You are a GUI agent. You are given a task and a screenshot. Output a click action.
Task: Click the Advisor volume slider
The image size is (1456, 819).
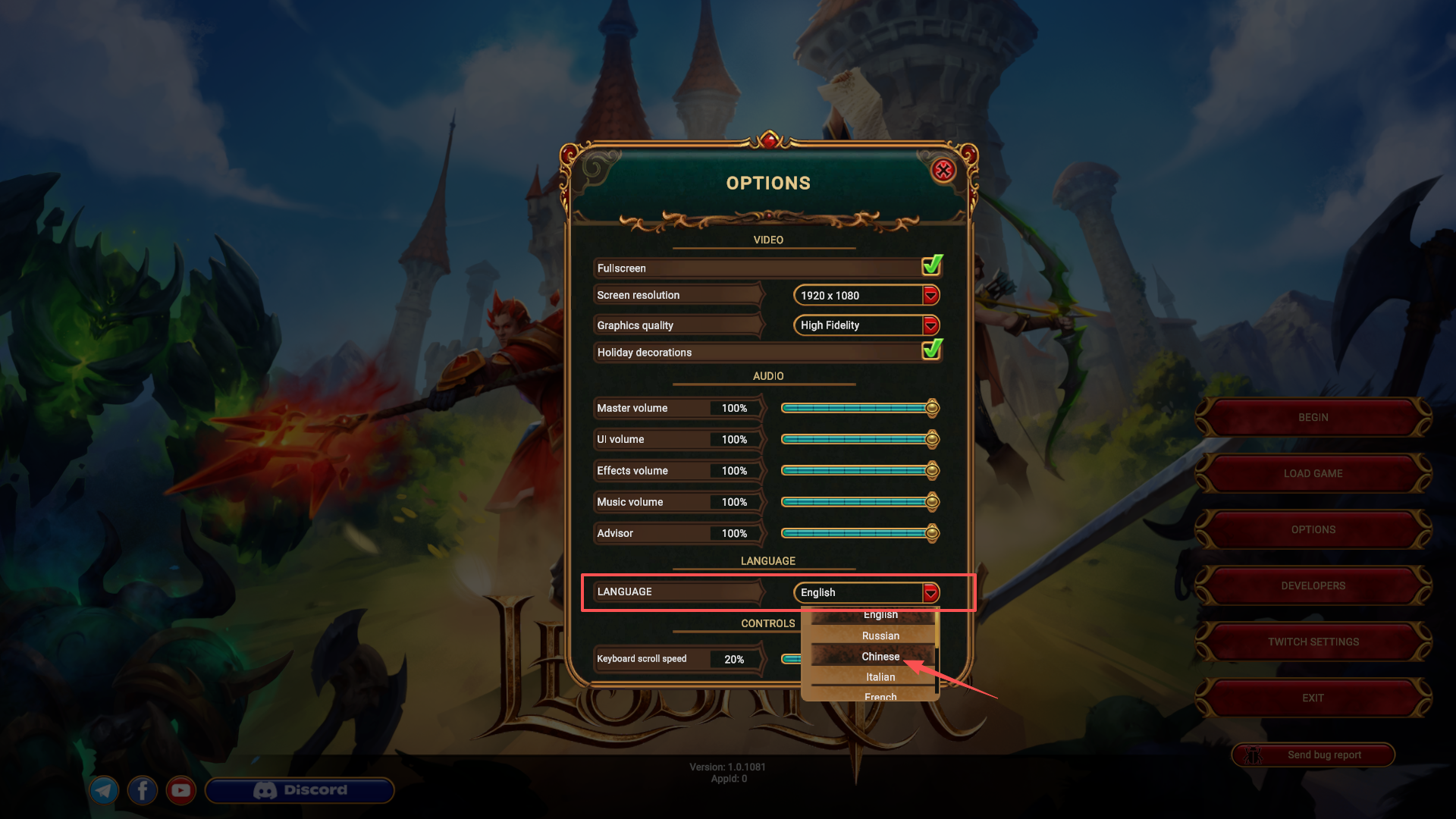click(x=857, y=533)
